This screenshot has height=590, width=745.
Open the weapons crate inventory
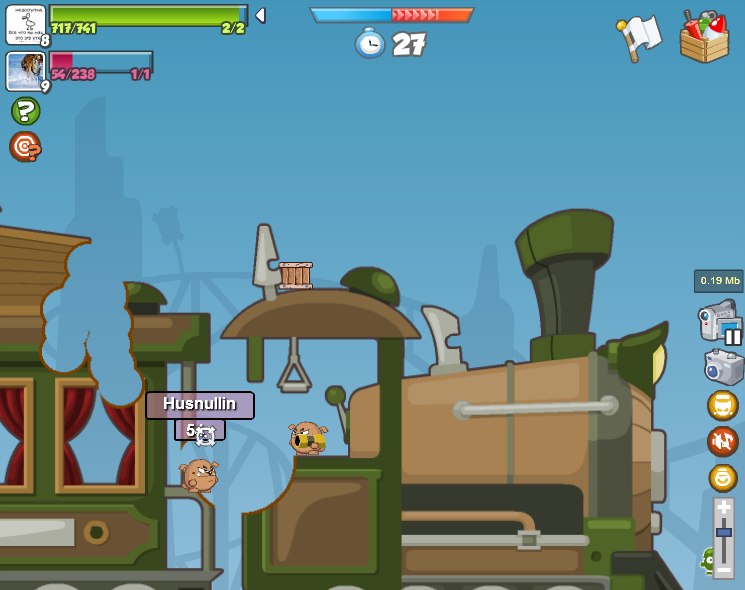[703, 37]
